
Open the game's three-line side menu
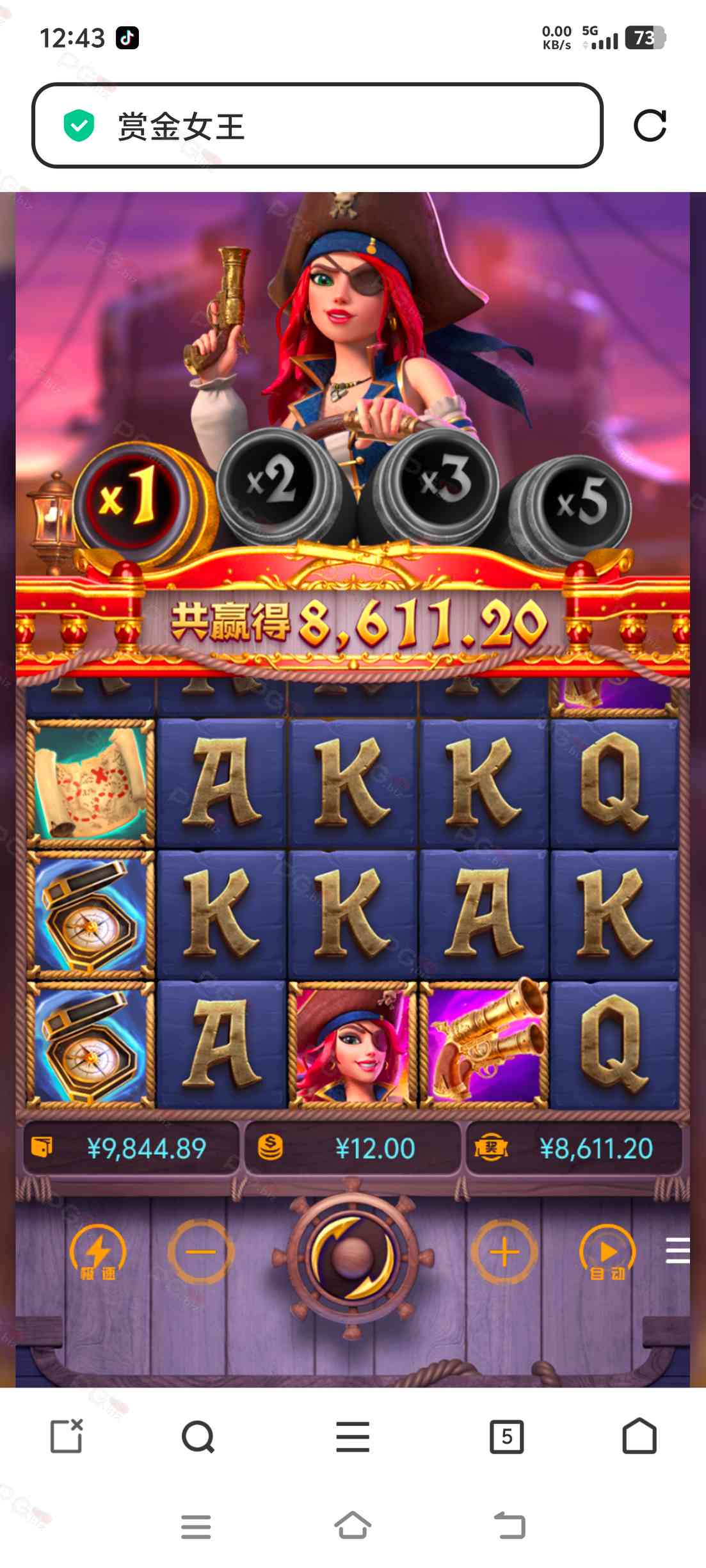pos(677,1251)
